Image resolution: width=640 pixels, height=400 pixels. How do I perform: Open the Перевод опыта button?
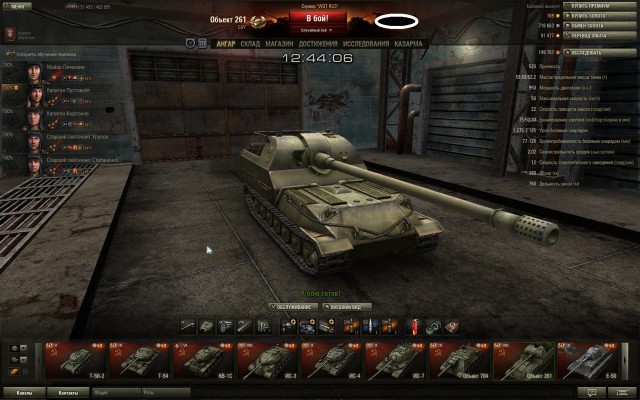(599, 36)
